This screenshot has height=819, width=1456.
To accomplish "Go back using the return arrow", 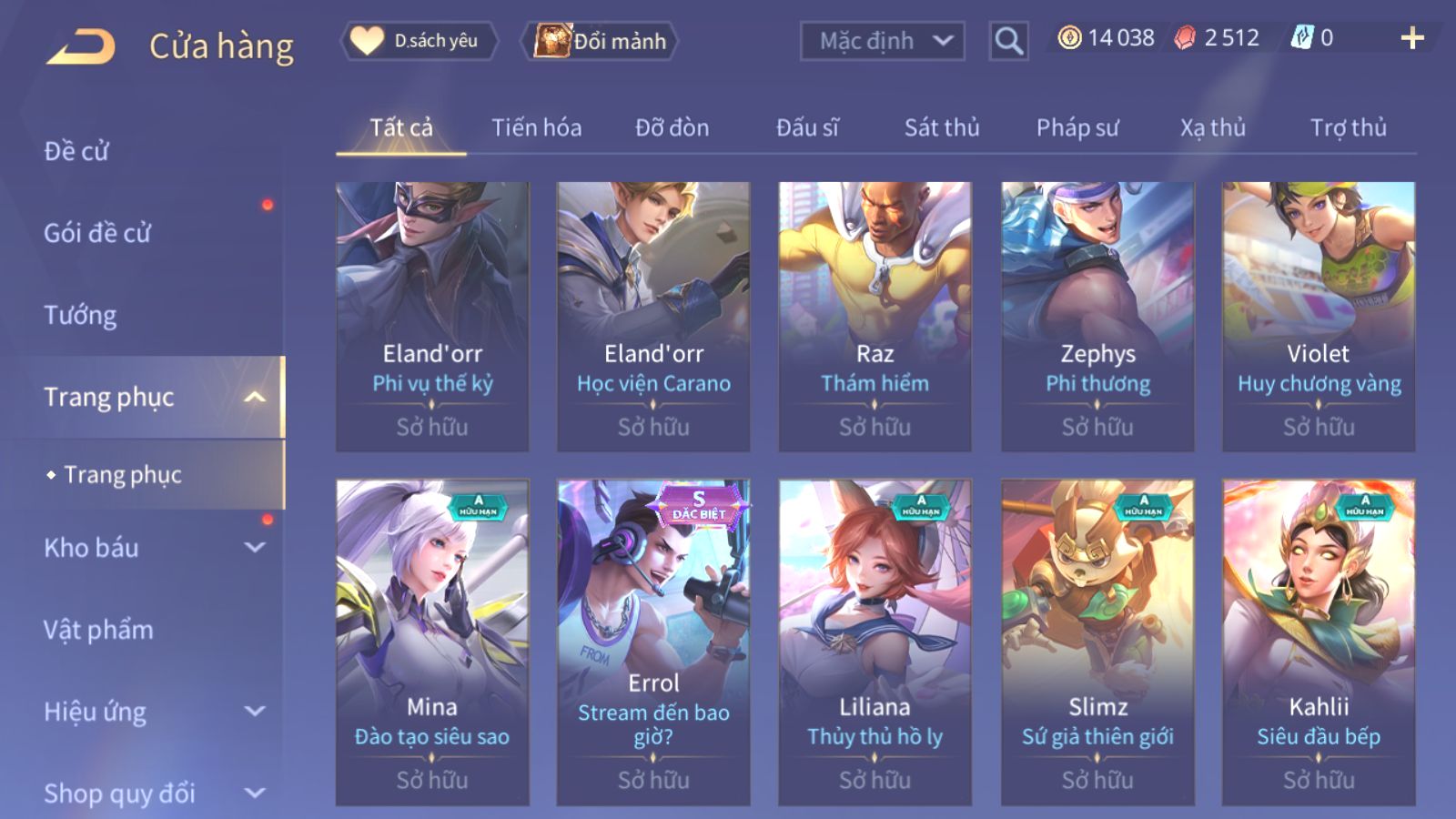I will click(x=81, y=45).
